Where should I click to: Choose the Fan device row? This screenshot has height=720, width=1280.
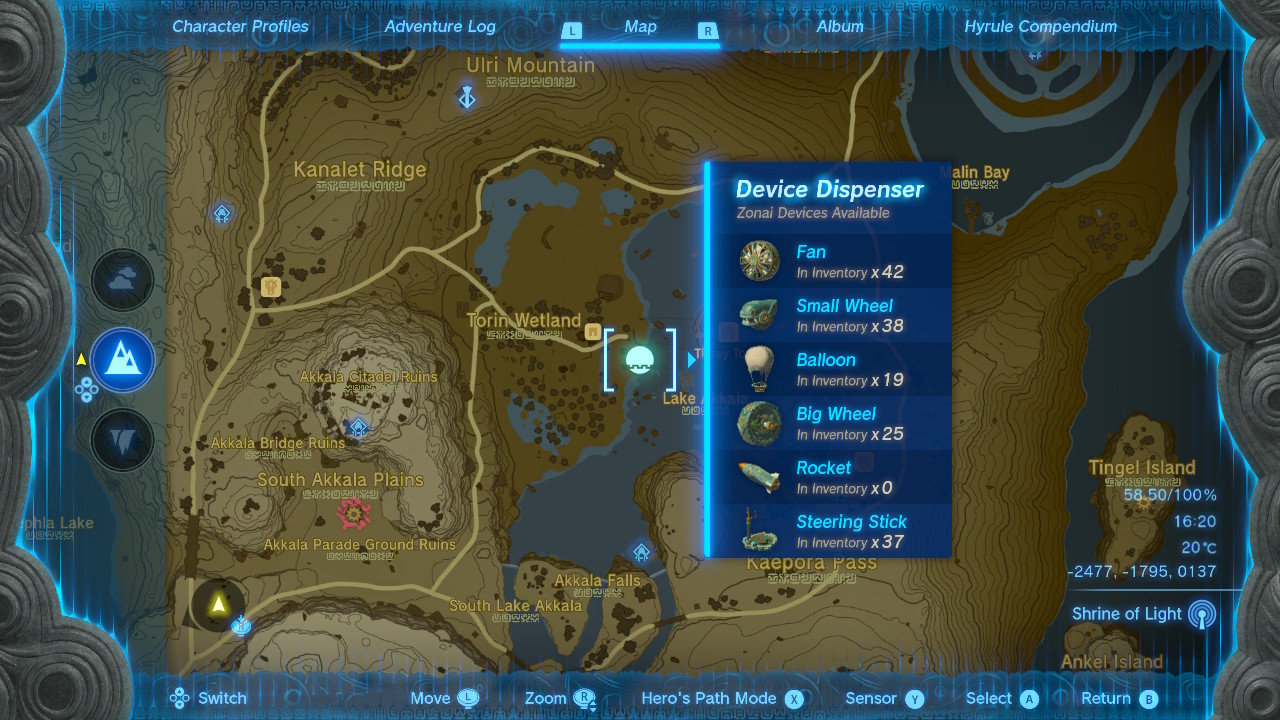pos(830,261)
